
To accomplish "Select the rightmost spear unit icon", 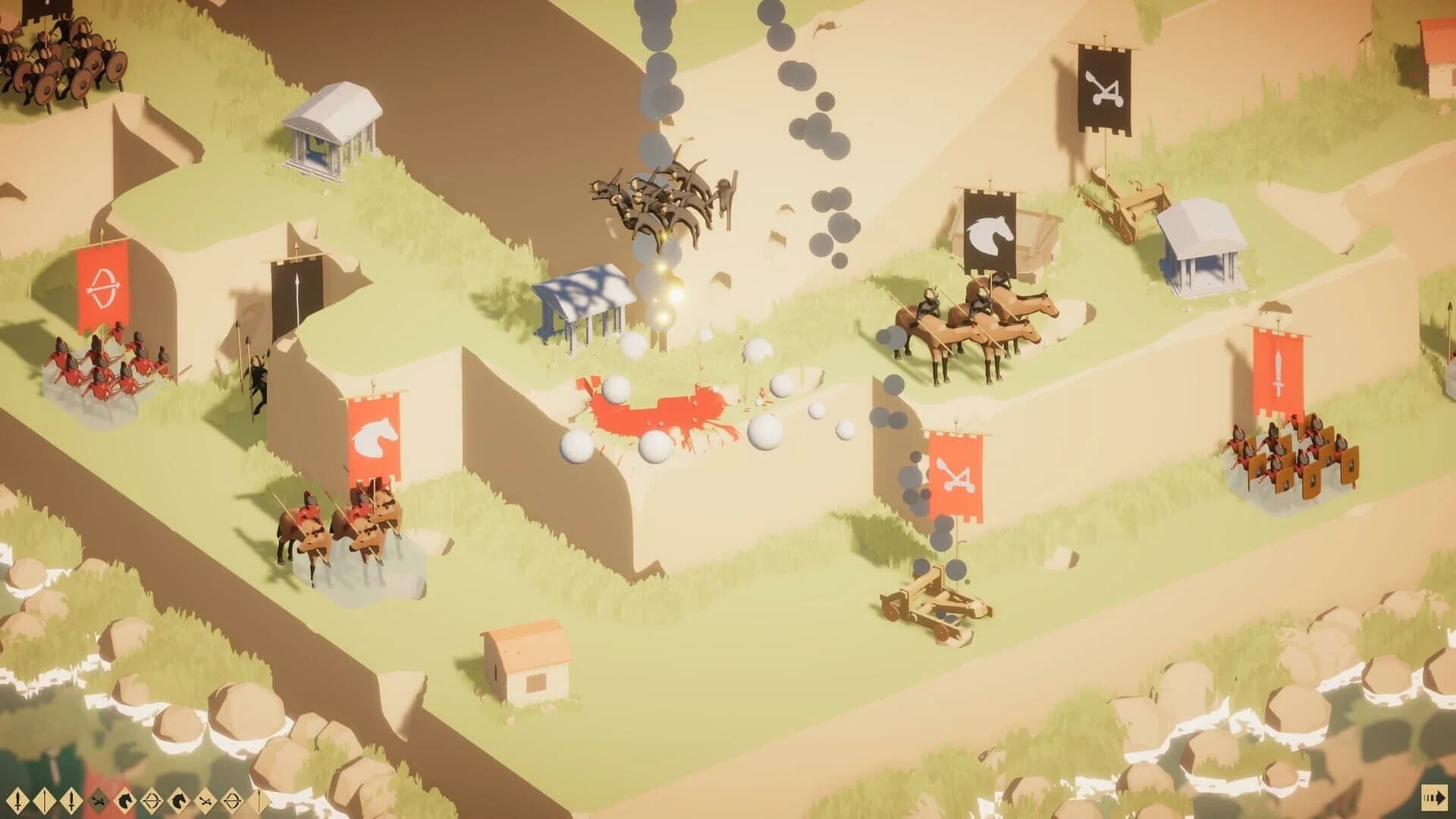I will point(259,800).
